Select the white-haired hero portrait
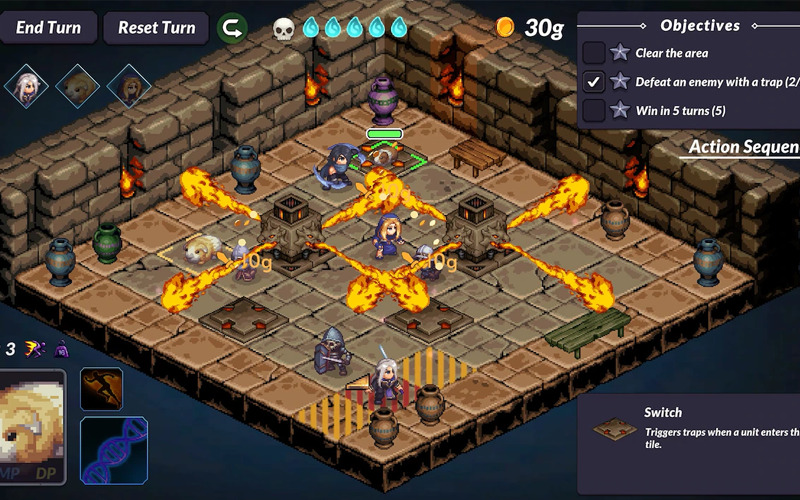Image resolution: width=800 pixels, height=500 pixels. pos(26,86)
